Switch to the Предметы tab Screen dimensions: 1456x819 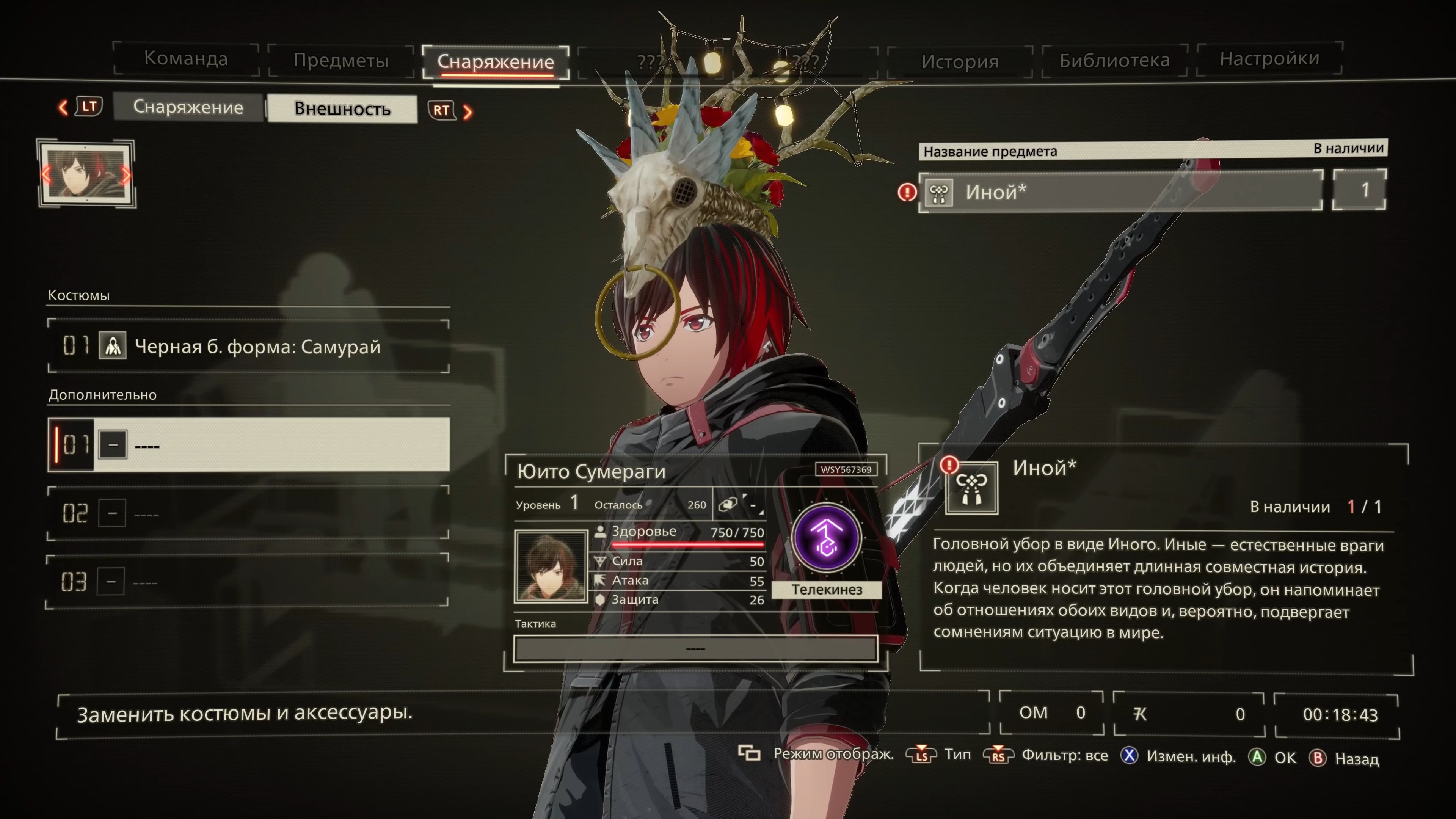pos(341,60)
